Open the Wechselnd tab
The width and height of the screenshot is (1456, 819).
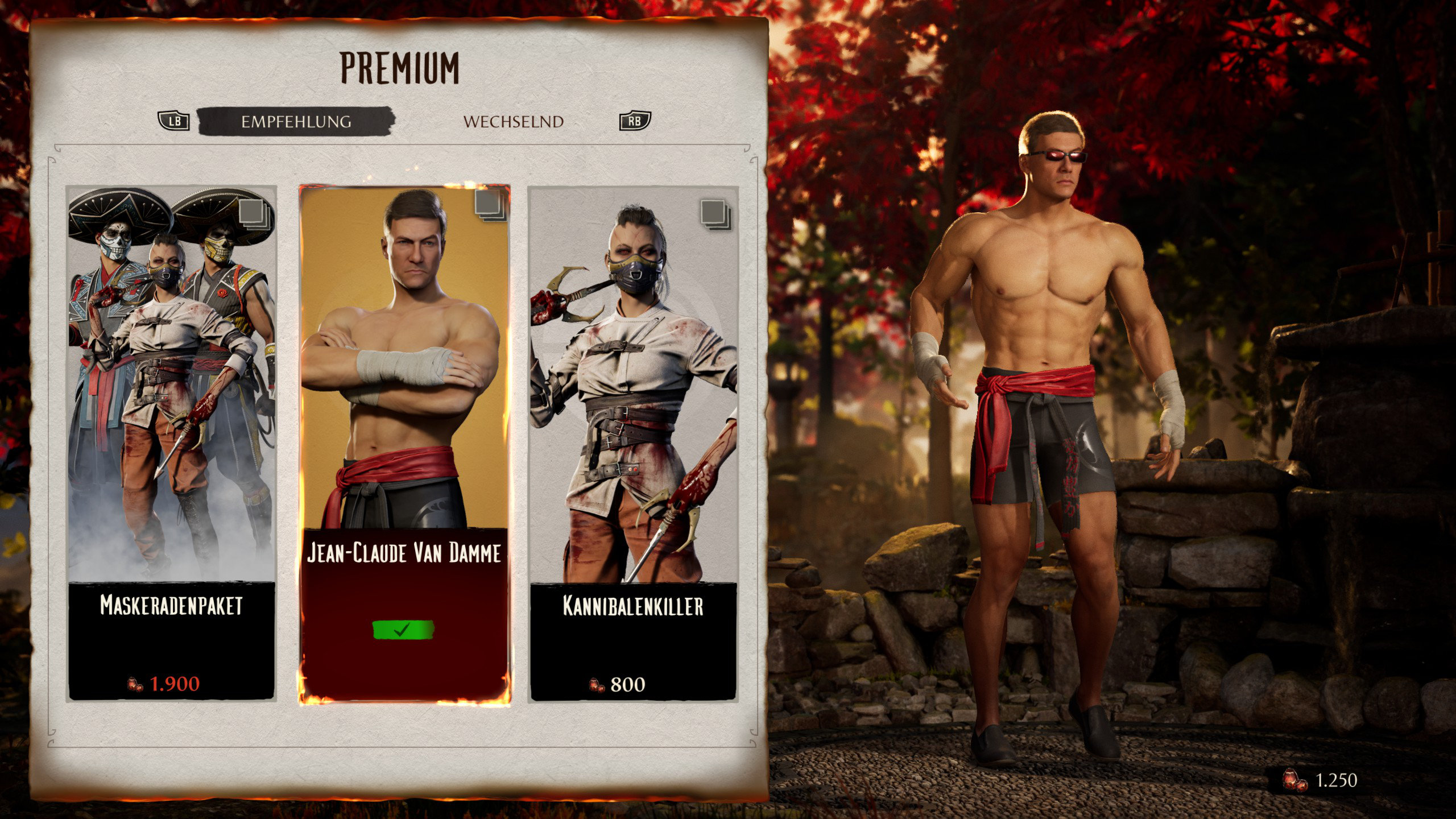pos(513,122)
